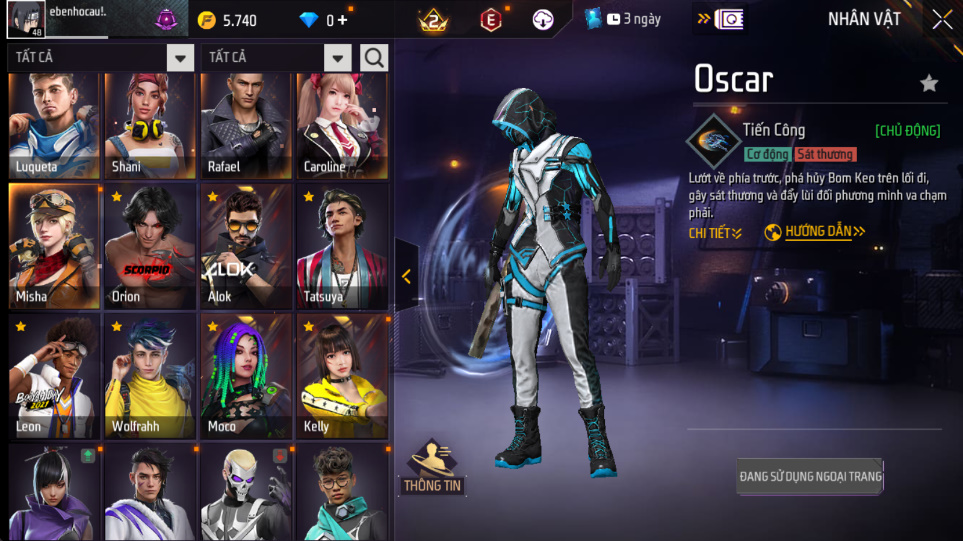The width and height of the screenshot is (963, 541).
Task: Select the Wolfrahh character card
Action: [149, 376]
